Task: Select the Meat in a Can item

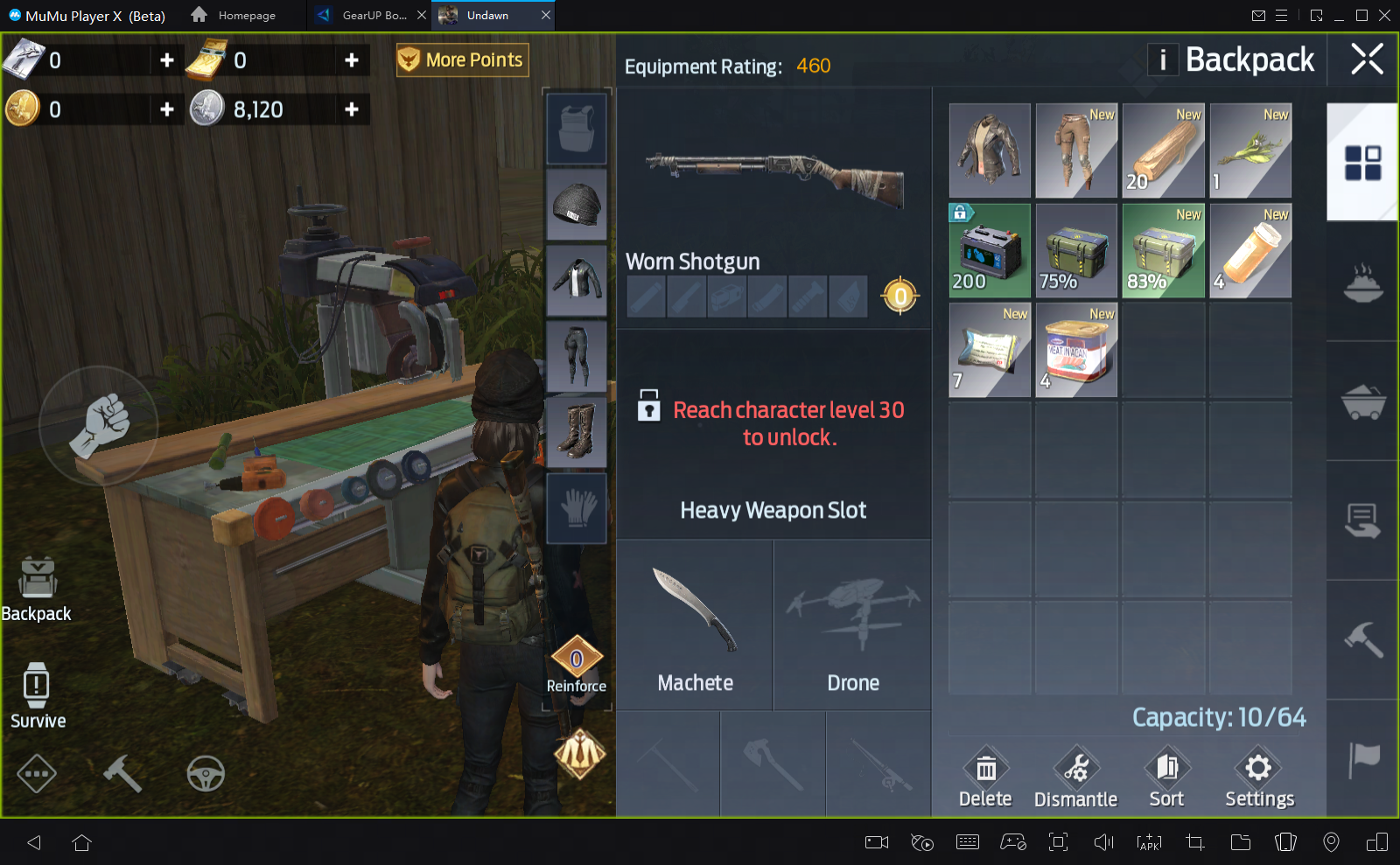Action: pos(1075,349)
